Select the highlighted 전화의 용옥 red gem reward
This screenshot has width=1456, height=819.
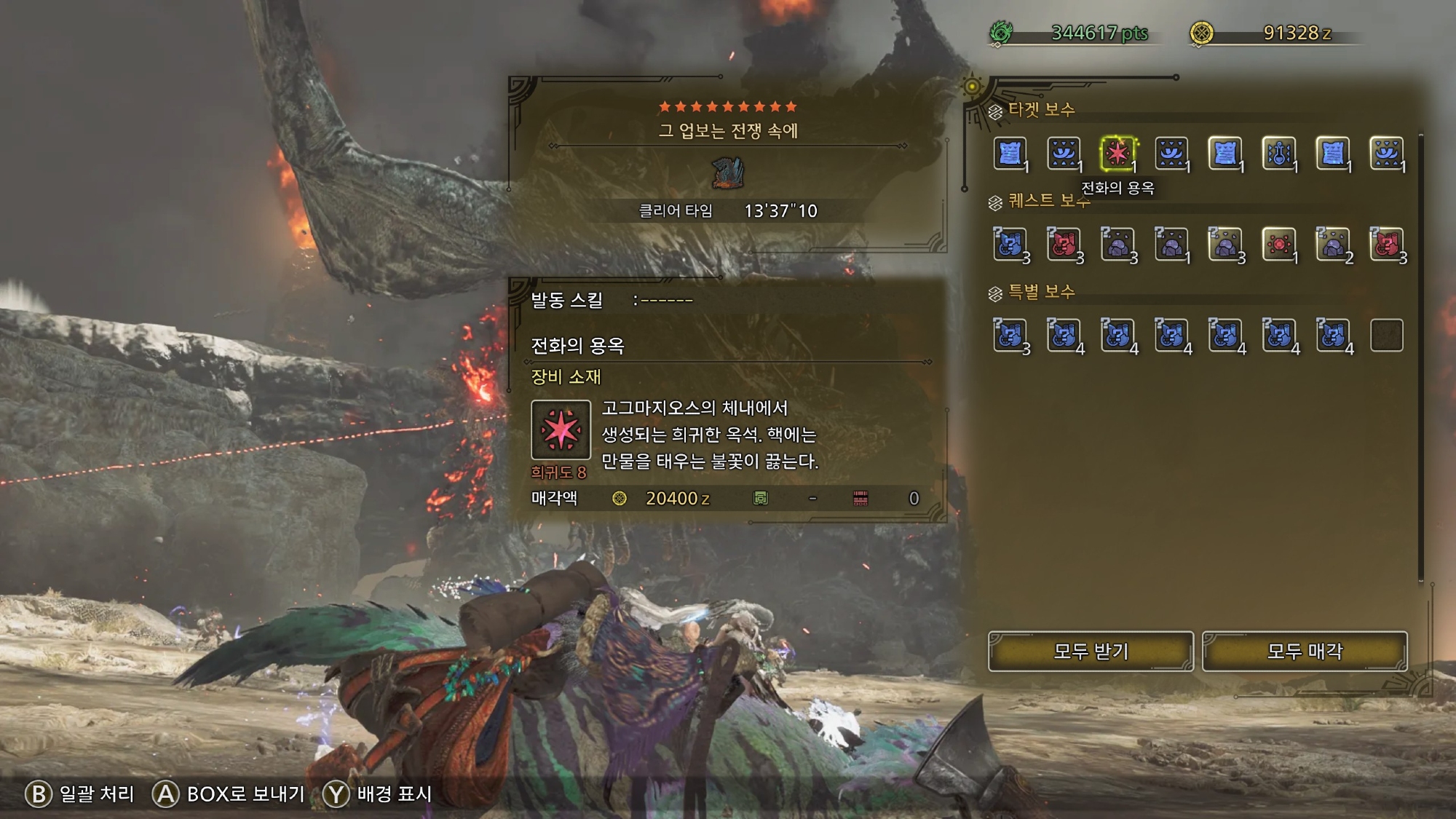(1117, 154)
